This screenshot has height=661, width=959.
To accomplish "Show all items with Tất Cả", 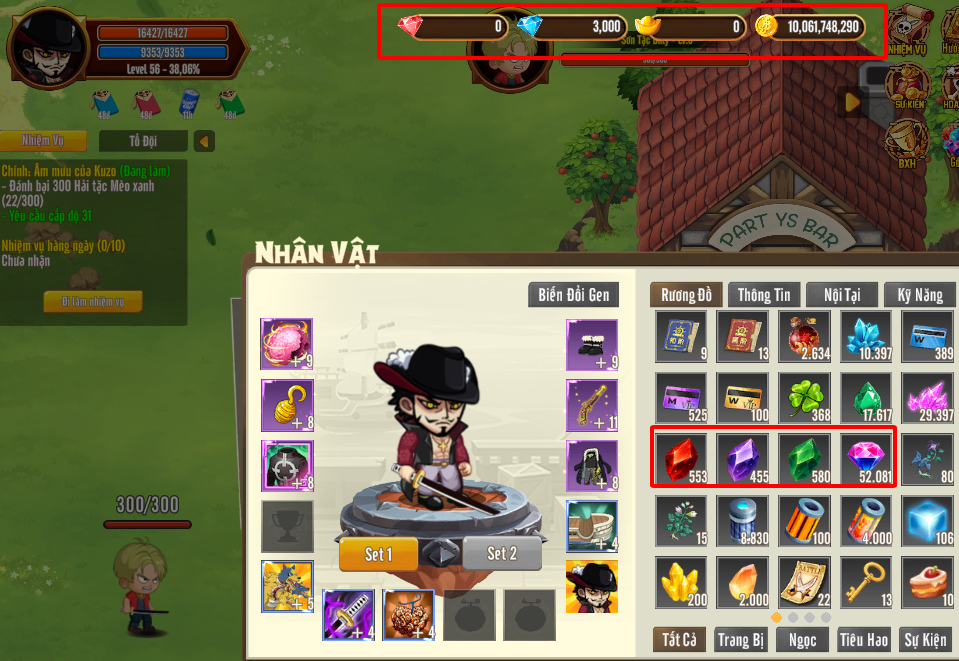I will (679, 640).
